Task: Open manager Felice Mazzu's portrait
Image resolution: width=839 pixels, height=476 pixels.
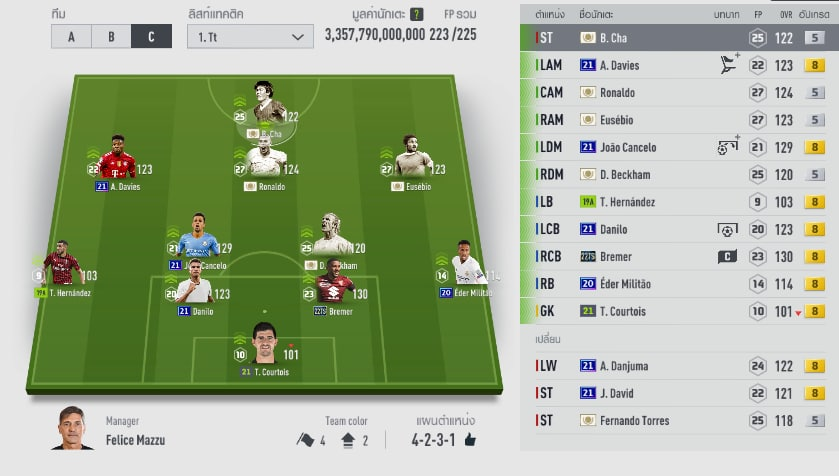Action: pyautogui.click(x=72, y=428)
